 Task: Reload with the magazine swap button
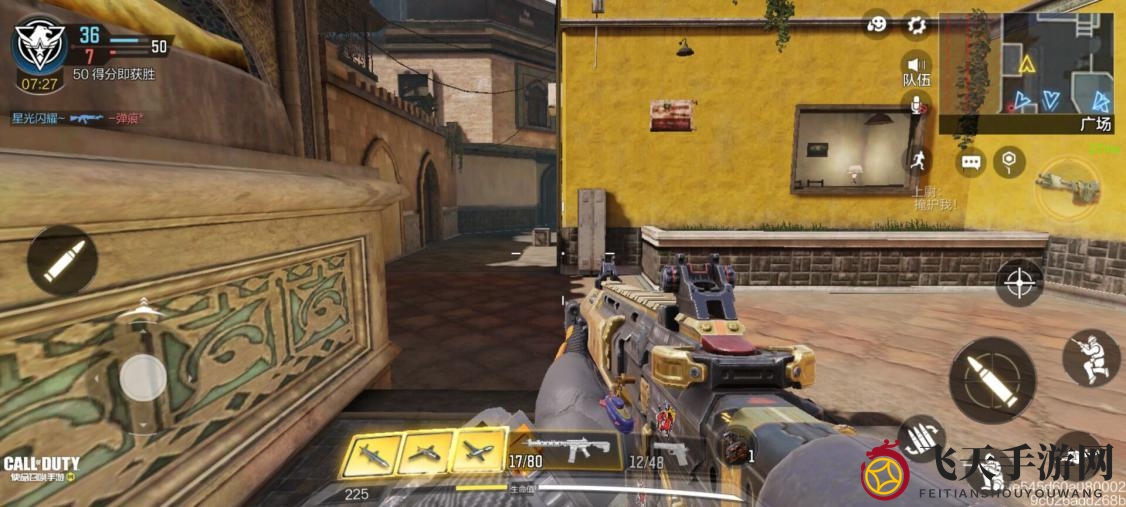tap(922, 436)
